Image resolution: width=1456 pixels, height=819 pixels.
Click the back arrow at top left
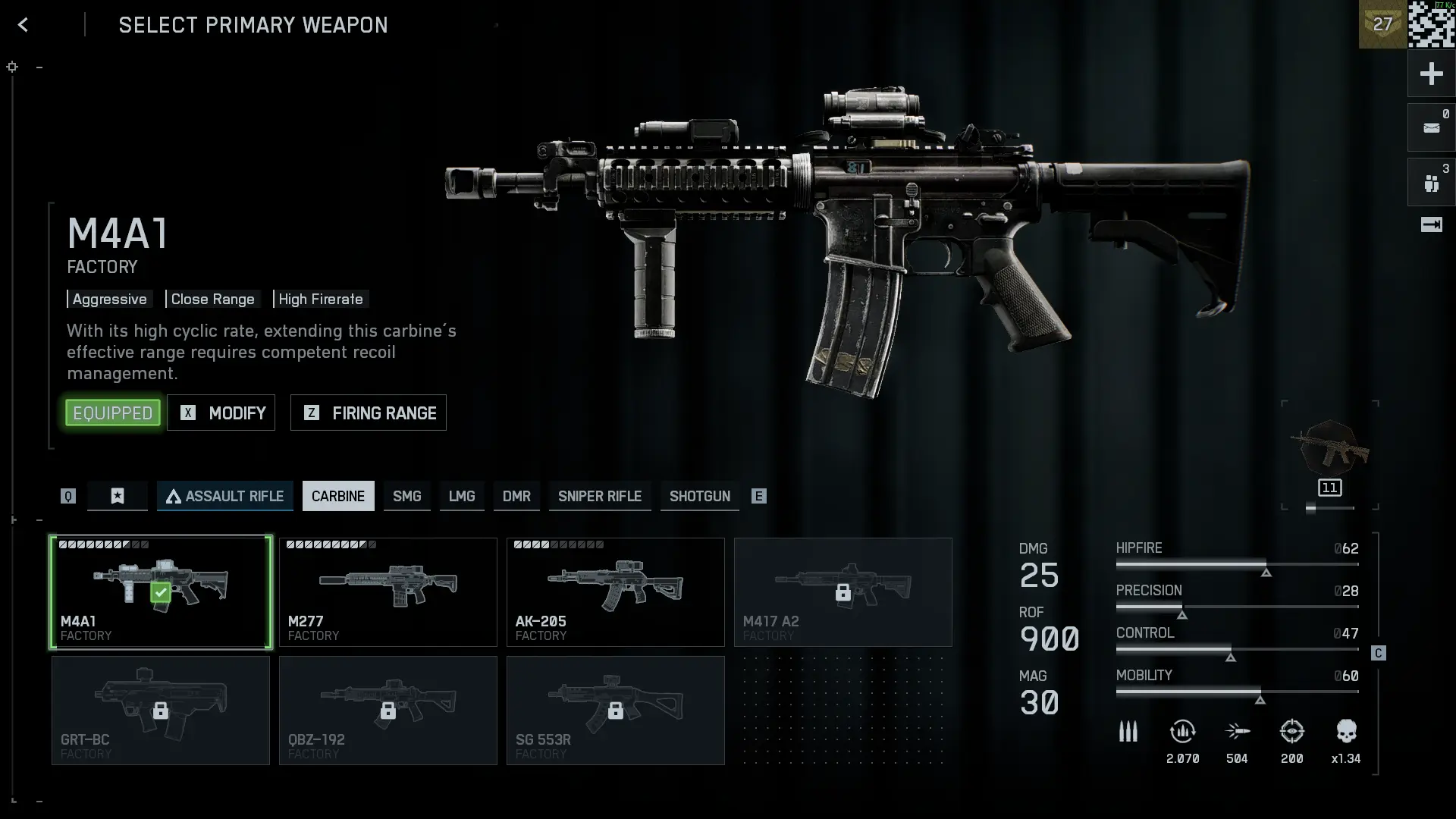23,24
